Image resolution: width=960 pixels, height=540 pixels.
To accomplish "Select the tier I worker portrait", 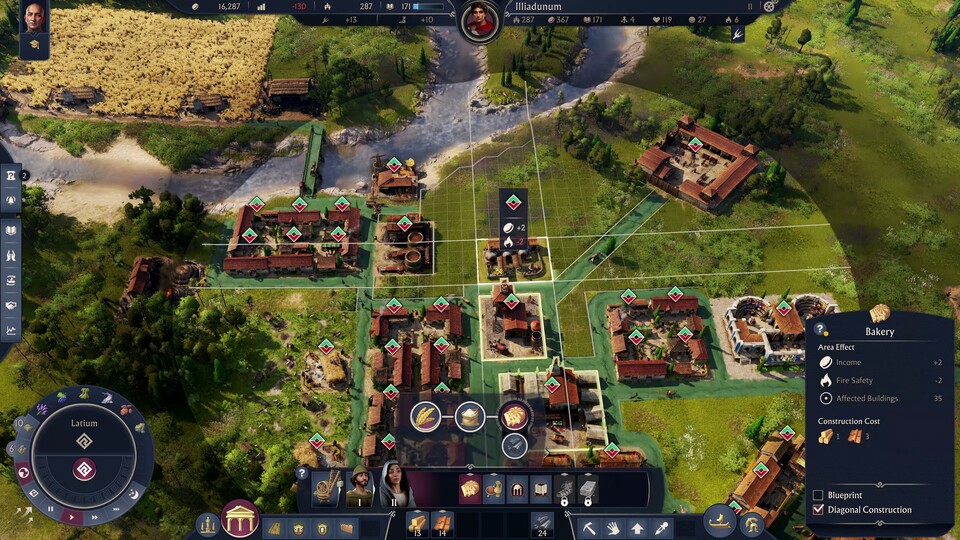I will point(359,488).
